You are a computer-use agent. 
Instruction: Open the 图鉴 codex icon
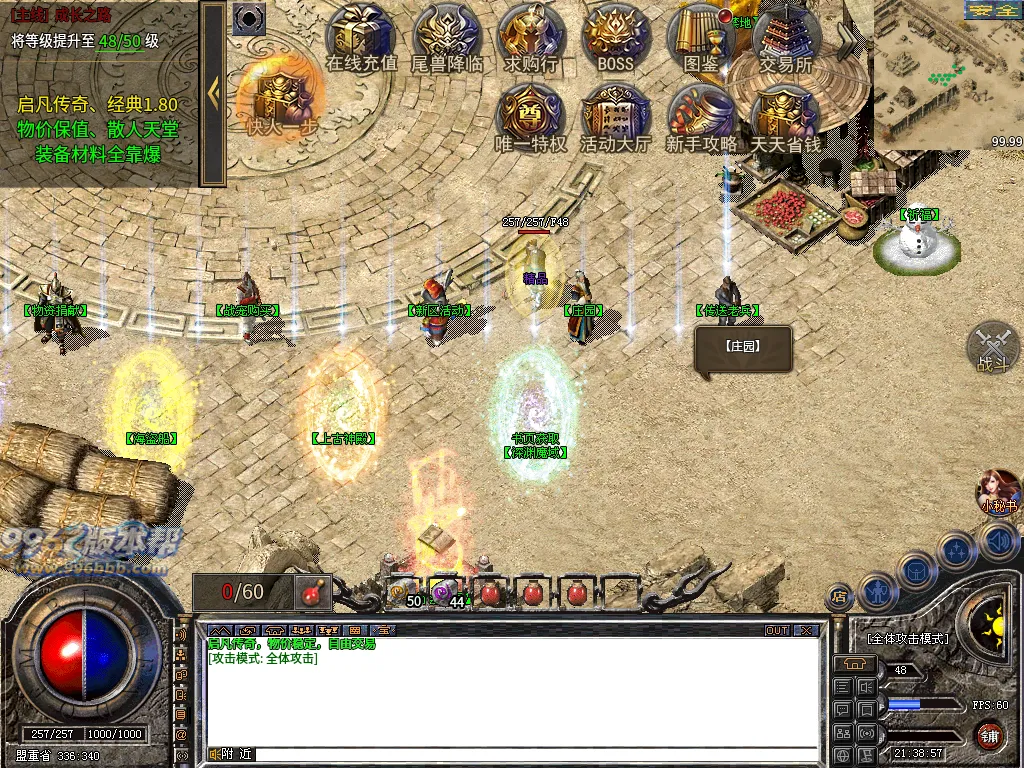tap(701, 38)
